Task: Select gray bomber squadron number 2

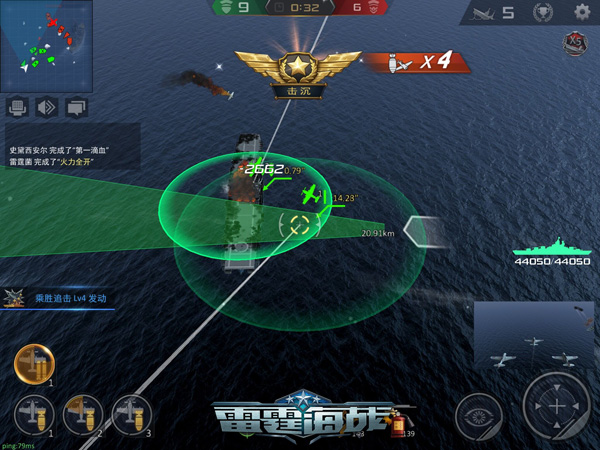Action: pos(83,414)
